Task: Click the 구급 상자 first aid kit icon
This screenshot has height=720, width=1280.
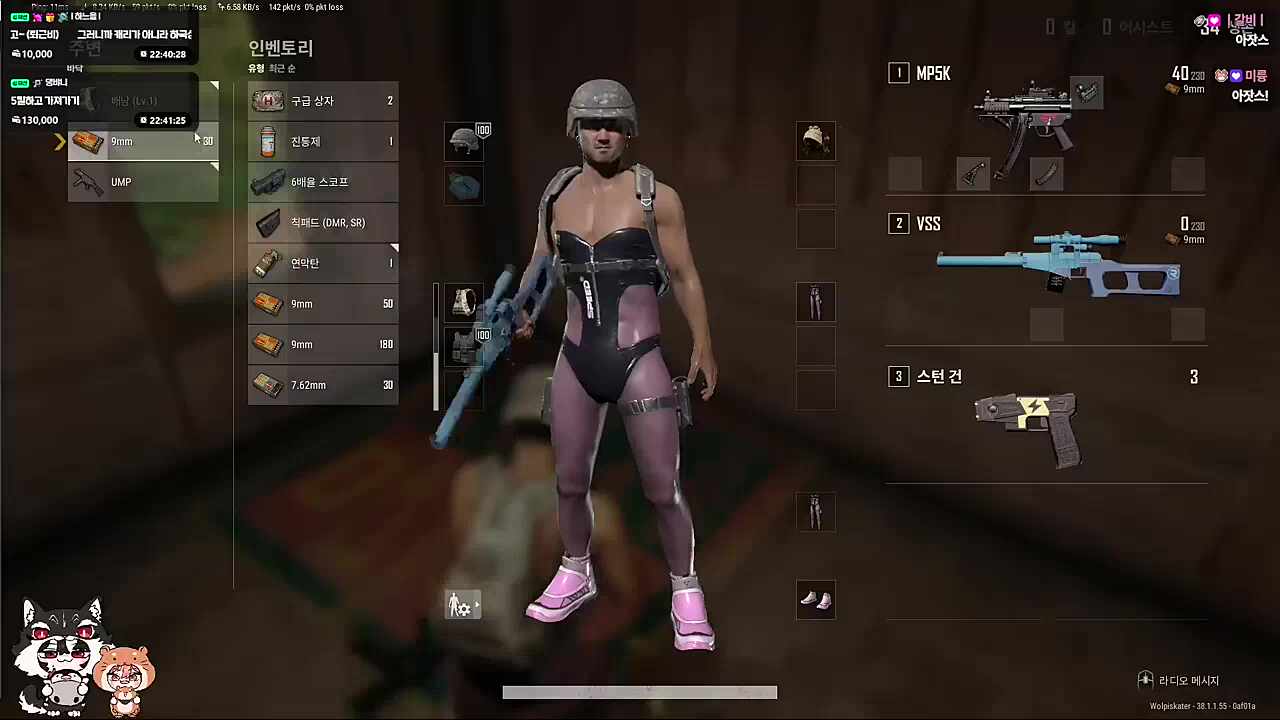Action: (x=268, y=100)
